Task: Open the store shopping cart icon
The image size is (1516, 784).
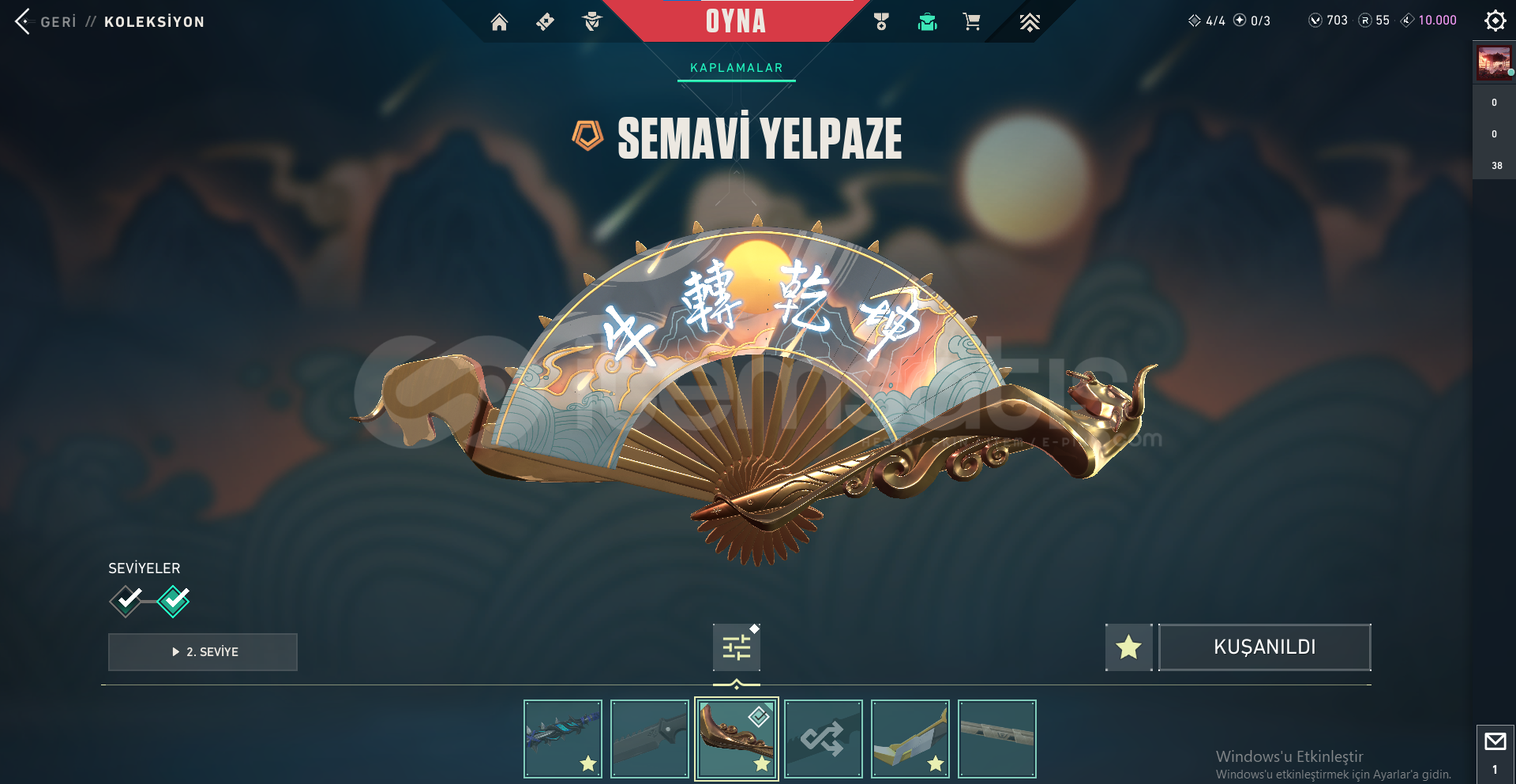Action: tap(972, 22)
